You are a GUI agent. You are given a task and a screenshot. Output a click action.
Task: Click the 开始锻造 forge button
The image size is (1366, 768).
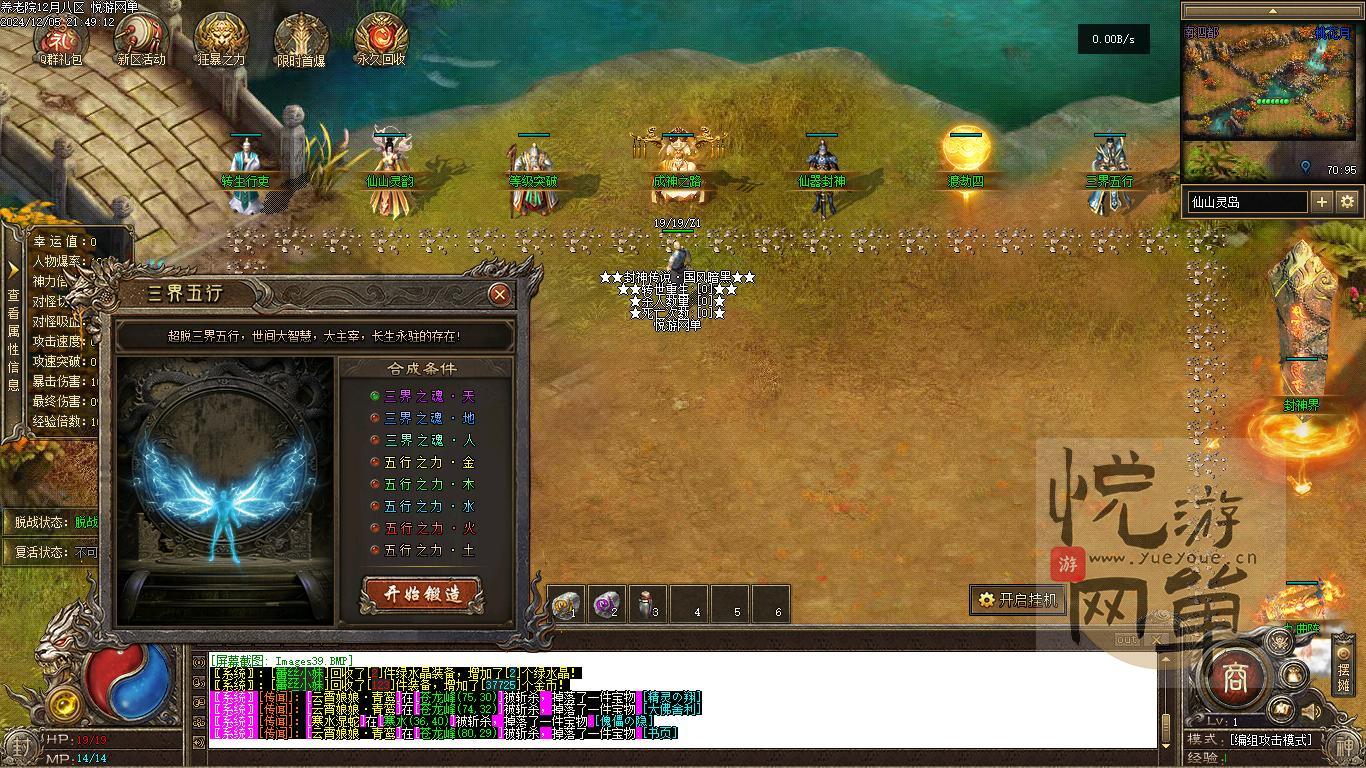click(x=423, y=593)
